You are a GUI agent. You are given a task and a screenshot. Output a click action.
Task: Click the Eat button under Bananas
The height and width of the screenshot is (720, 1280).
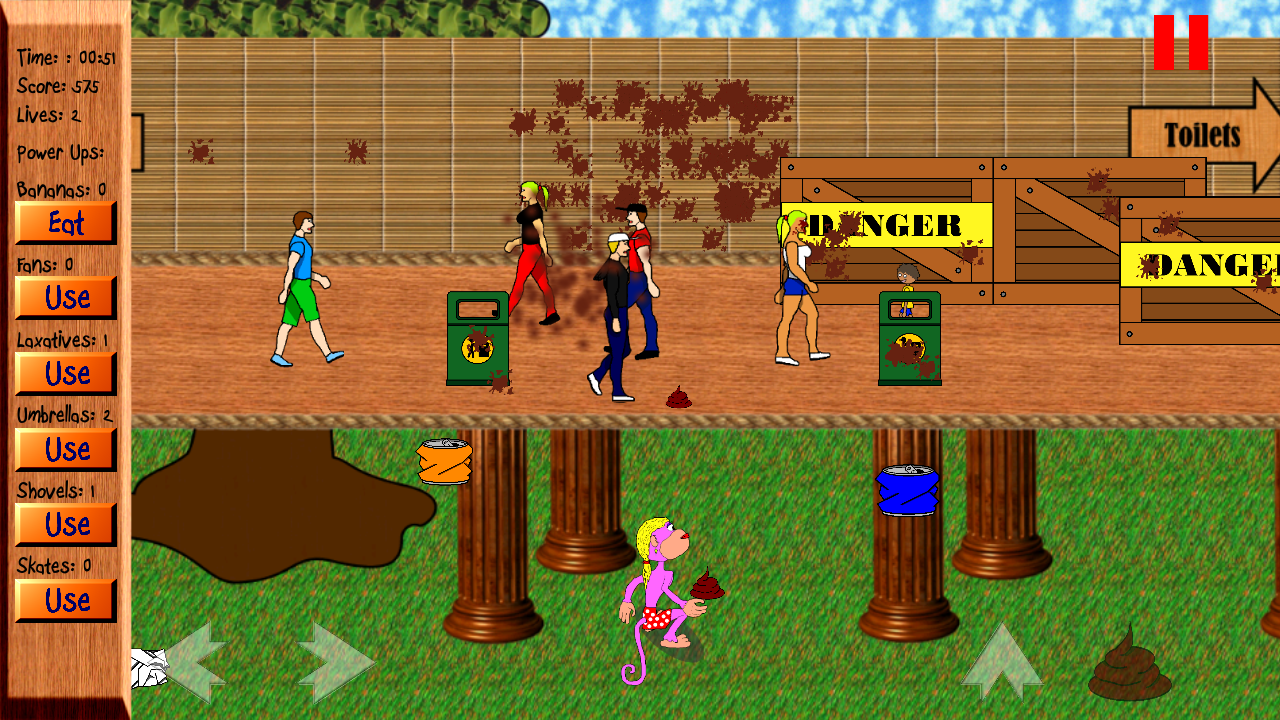[x=64, y=224]
